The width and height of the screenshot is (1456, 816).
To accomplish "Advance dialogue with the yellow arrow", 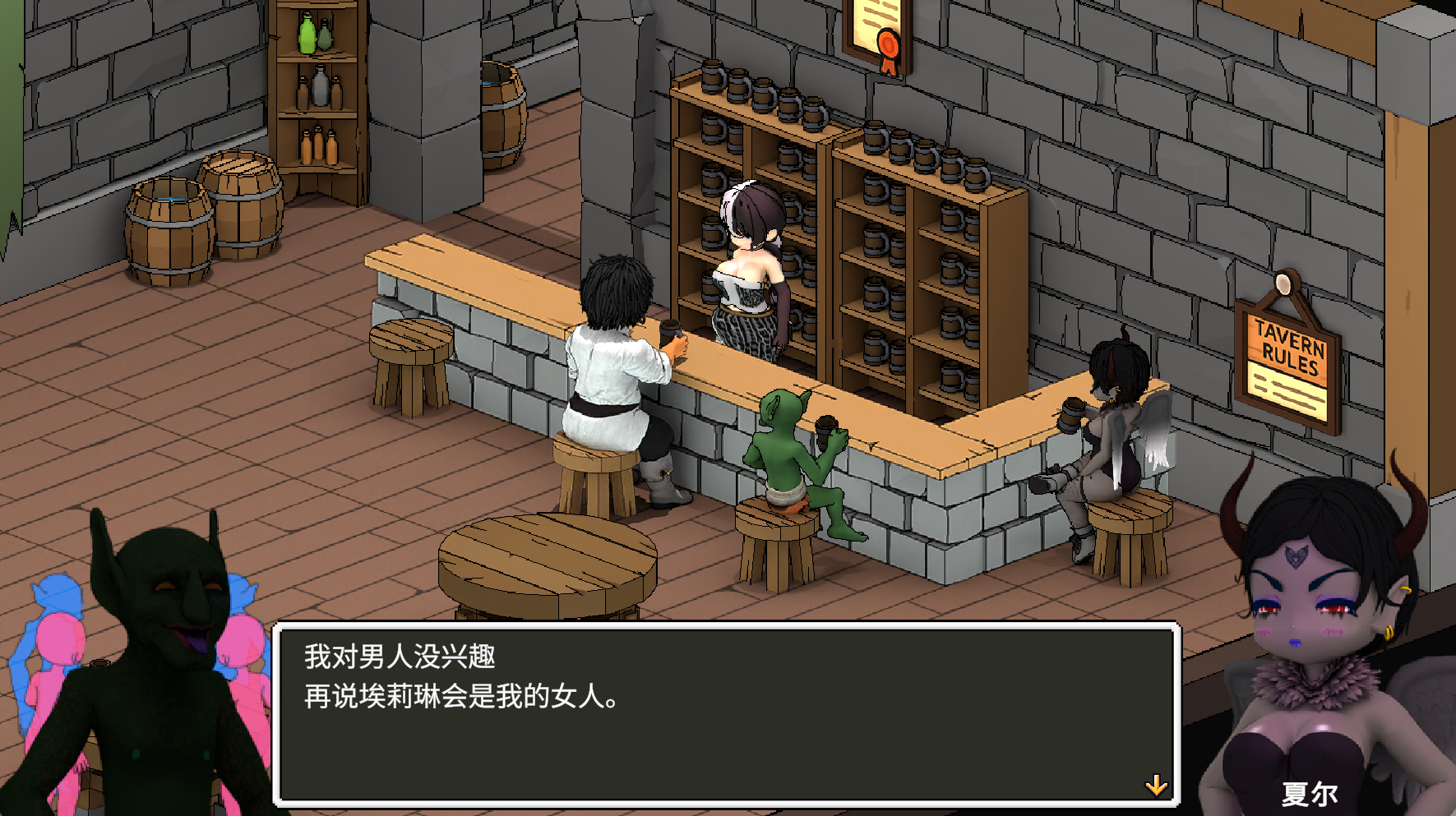I will pos(1156,786).
